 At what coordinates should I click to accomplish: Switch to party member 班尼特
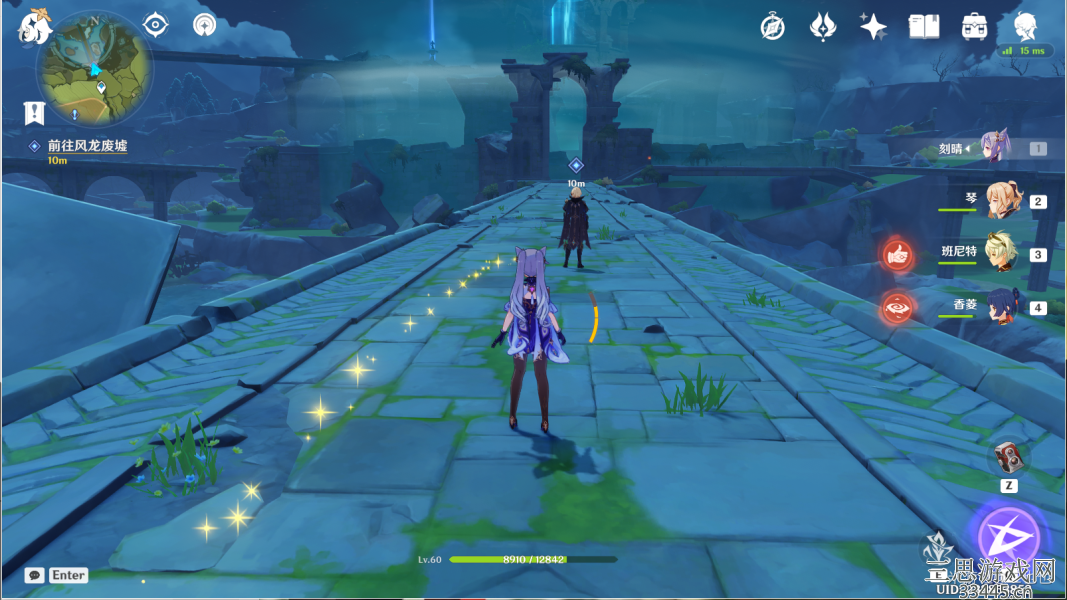(x=1000, y=253)
